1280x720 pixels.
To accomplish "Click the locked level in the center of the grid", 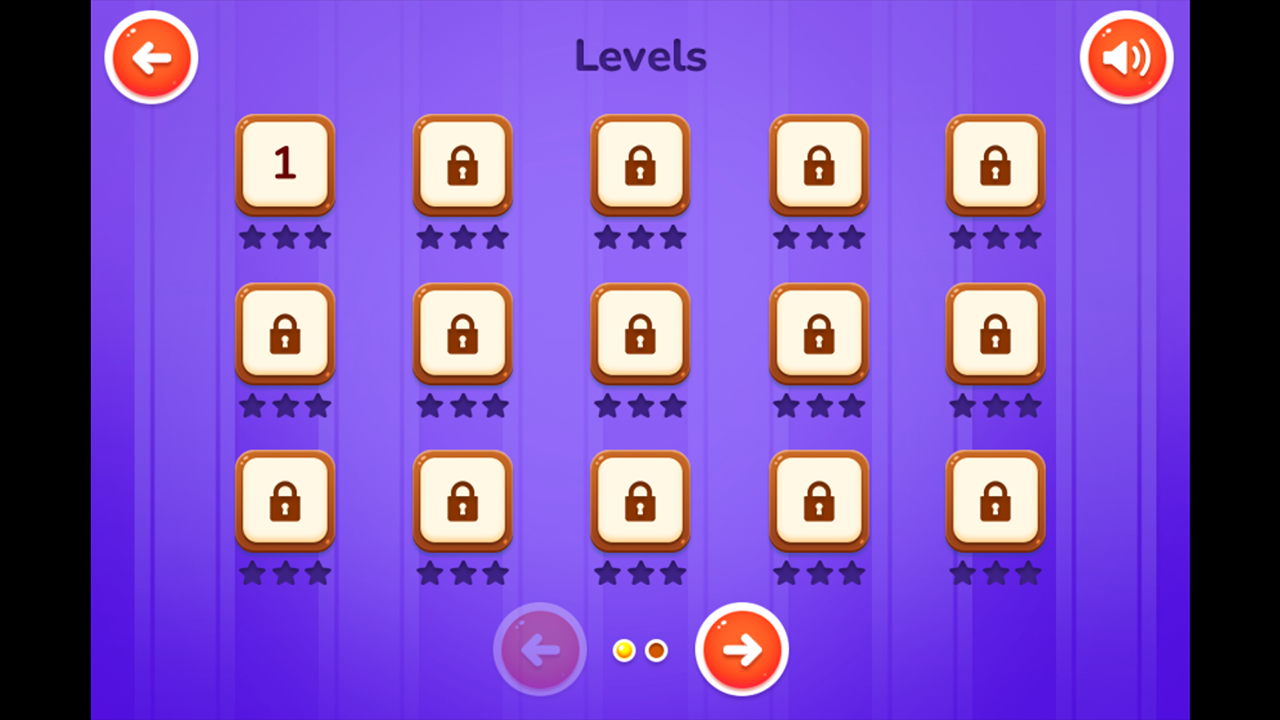I will coord(640,334).
